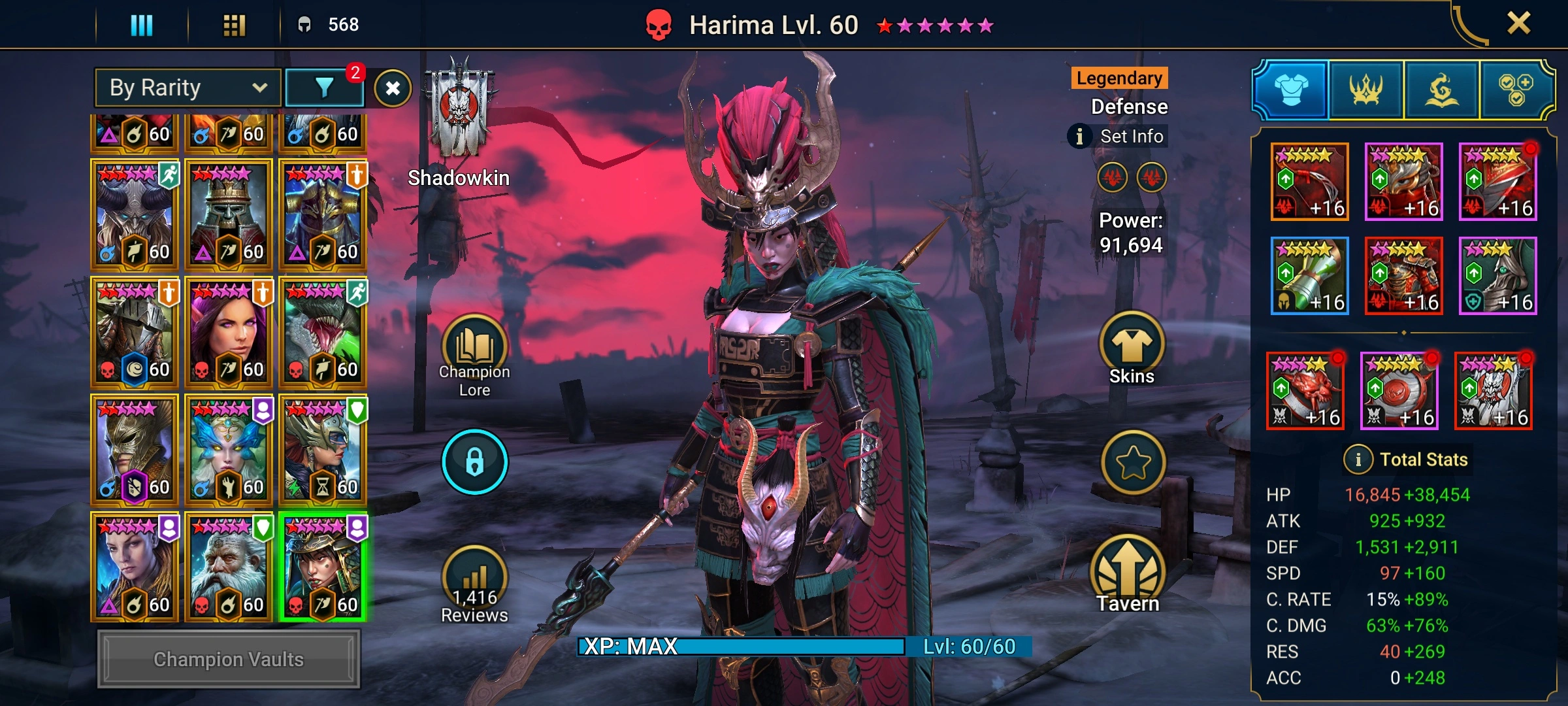Switch to the three-column list view
The image size is (1568, 706).
pos(142,25)
